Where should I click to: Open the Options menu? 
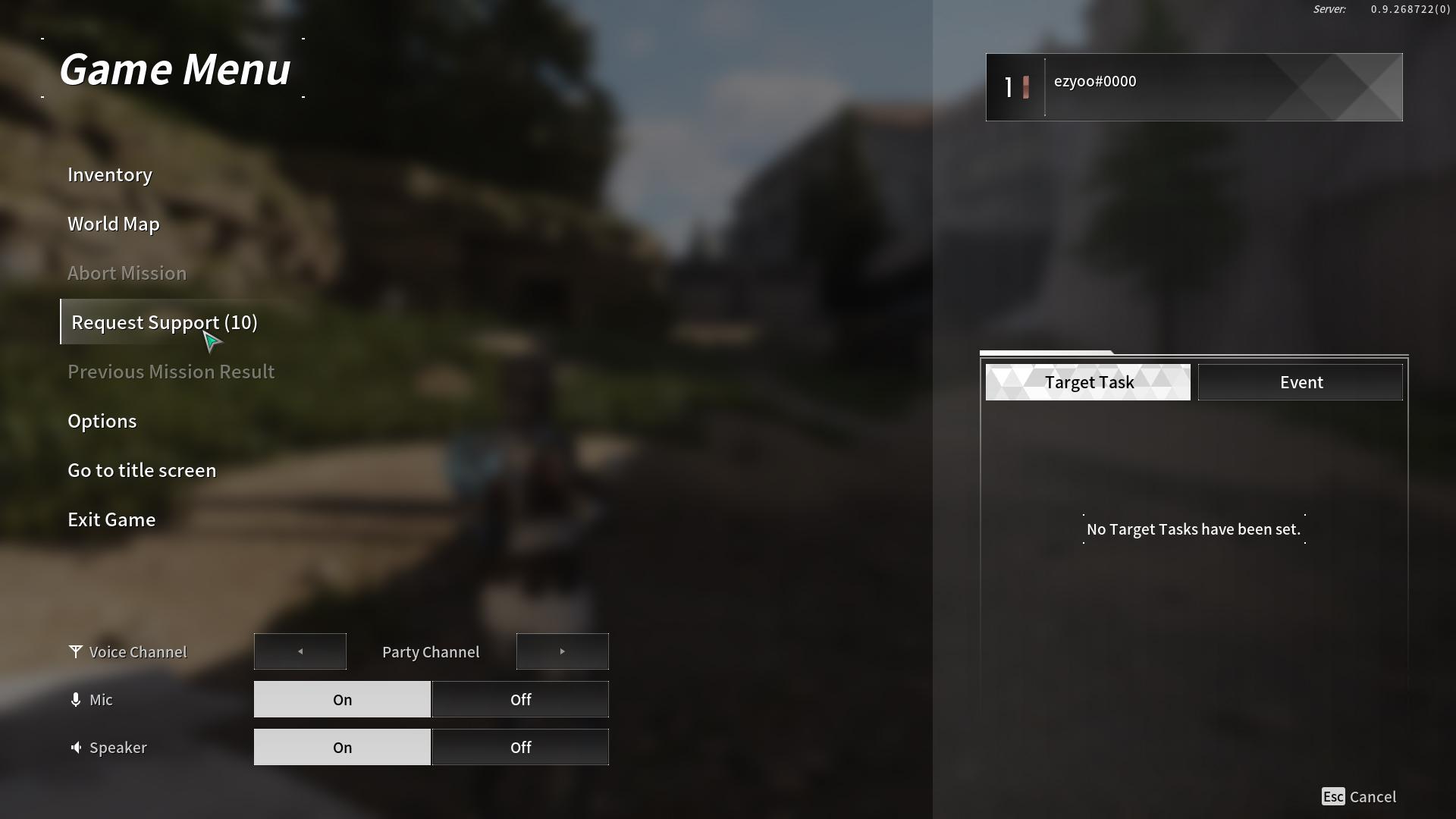(102, 421)
